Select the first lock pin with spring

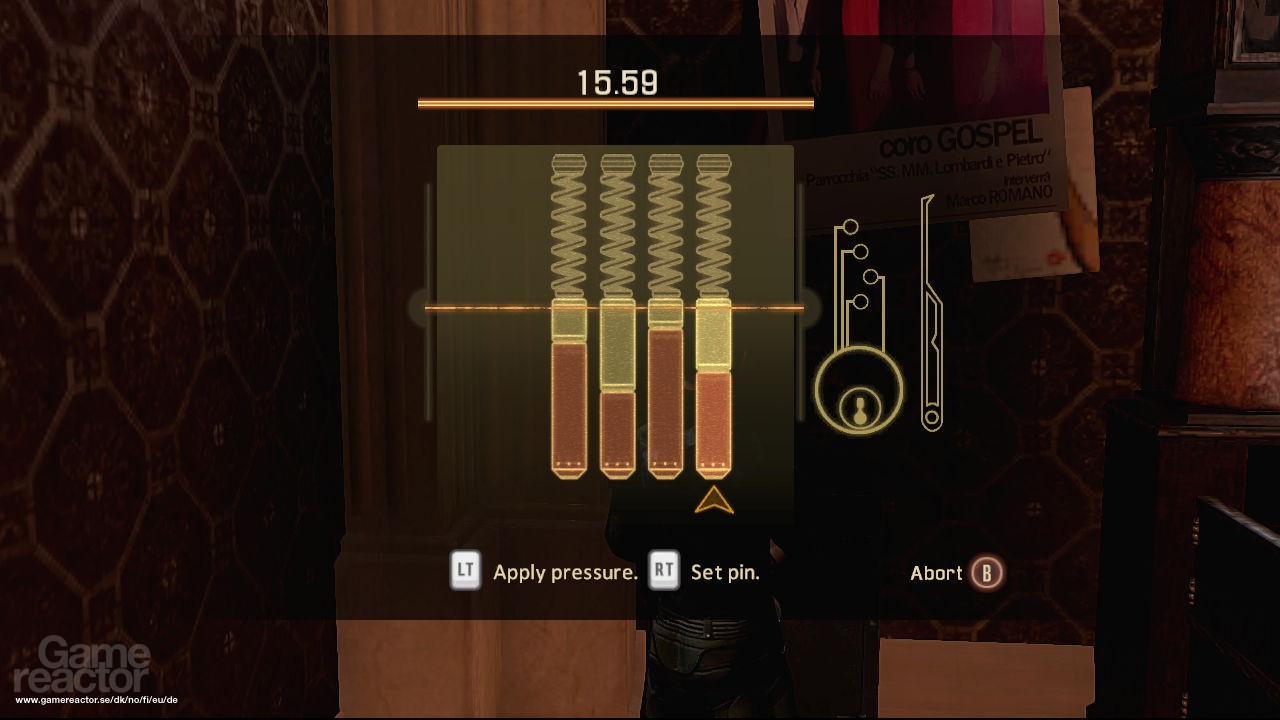pyautogui.click(x=568, y=390)
